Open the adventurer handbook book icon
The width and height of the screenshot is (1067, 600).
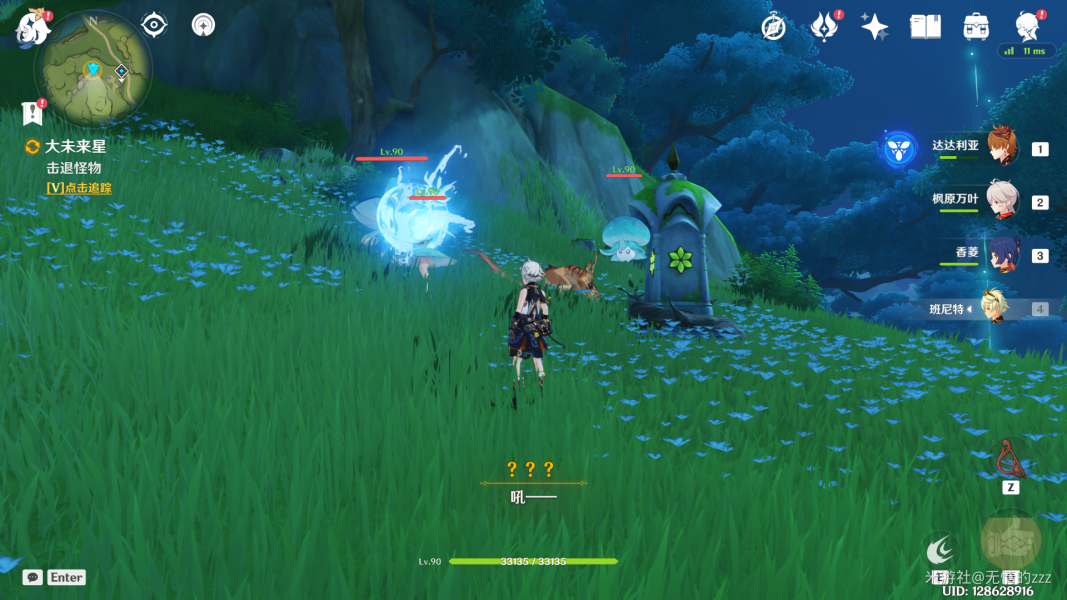925,27
